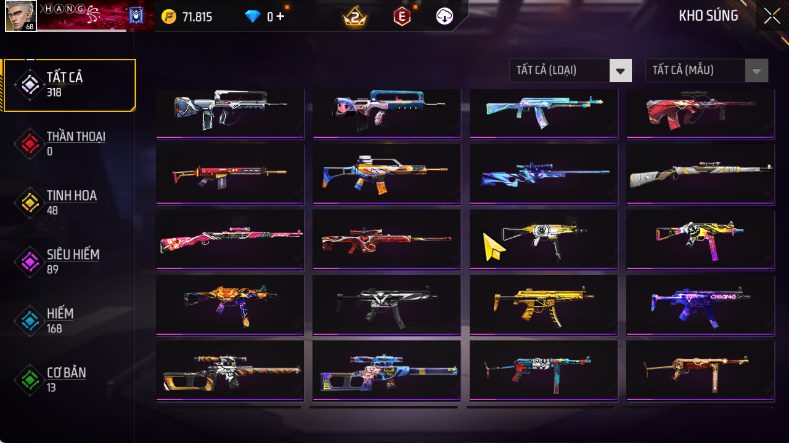Choose the teal and pink AK skin

pyautogui.click(x=543, y=110)
